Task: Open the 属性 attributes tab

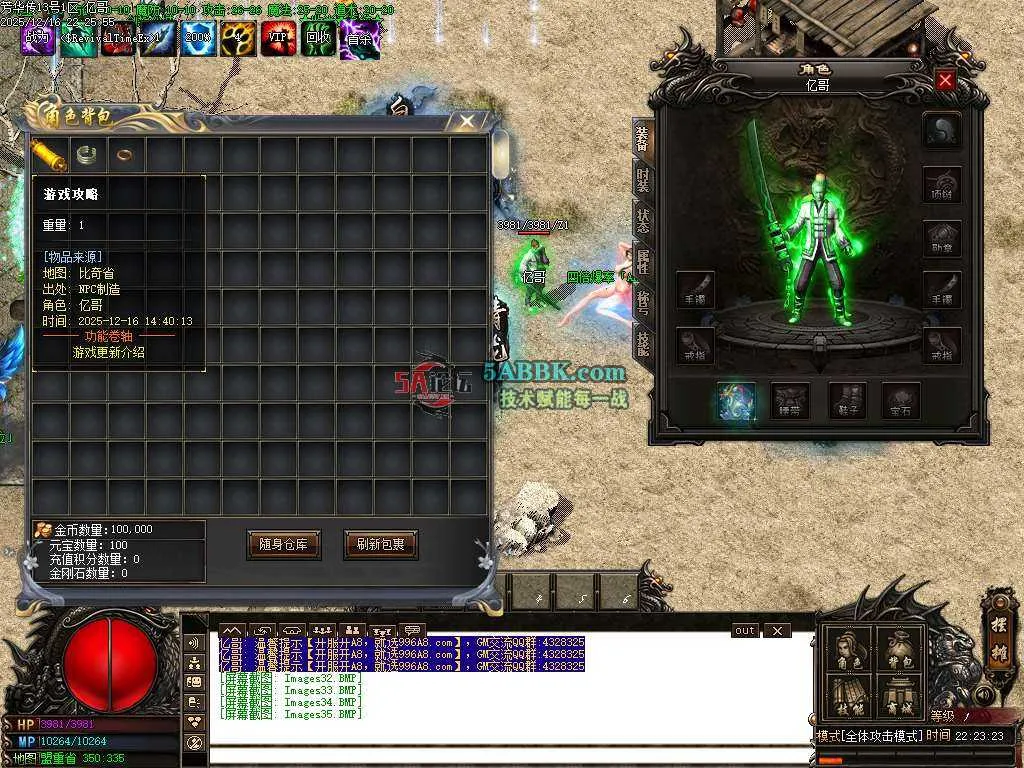Action: pyautogui.click(x=643, y=260)
